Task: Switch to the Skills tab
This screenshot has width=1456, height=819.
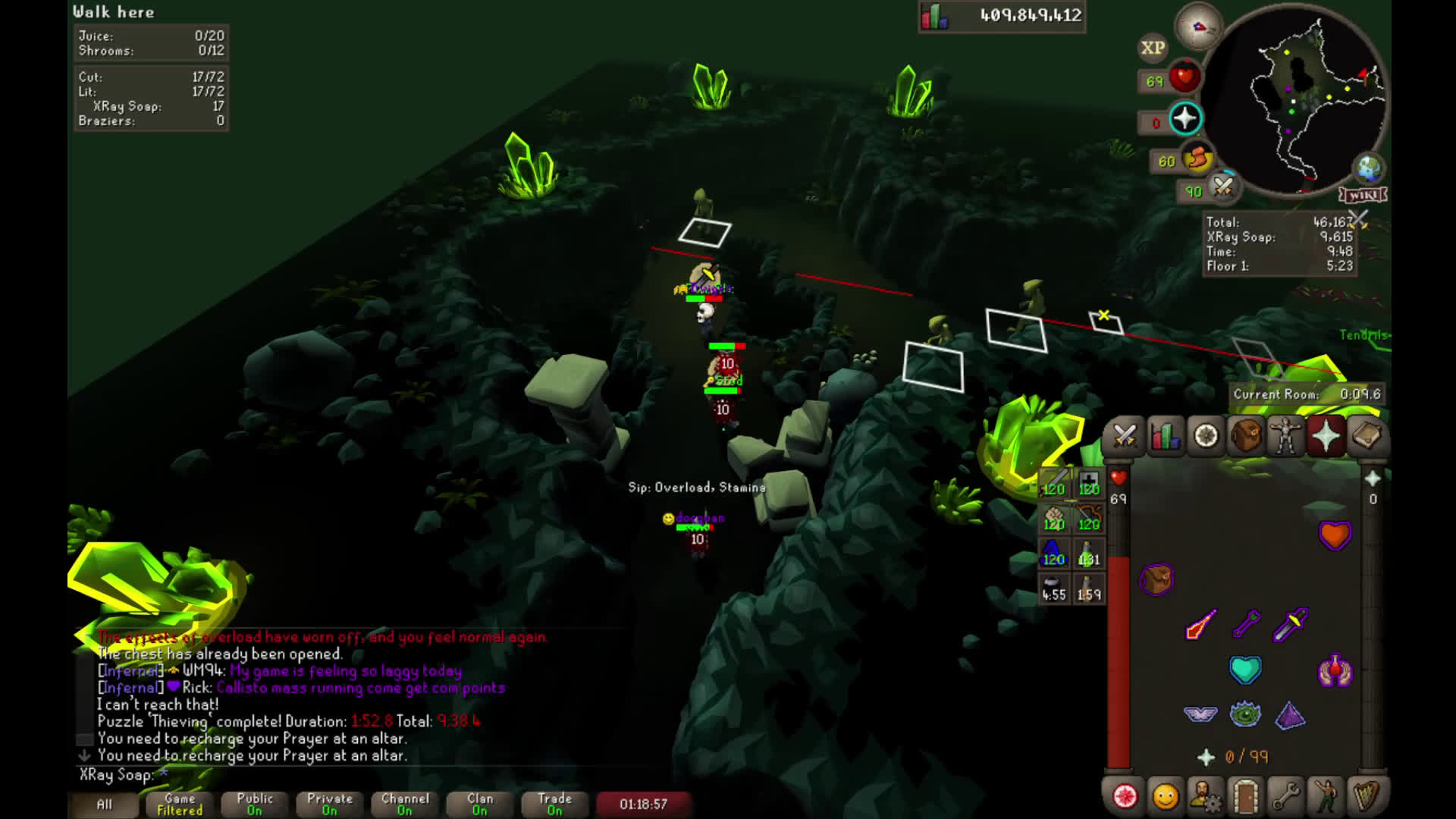Action: coord(1165,436)
